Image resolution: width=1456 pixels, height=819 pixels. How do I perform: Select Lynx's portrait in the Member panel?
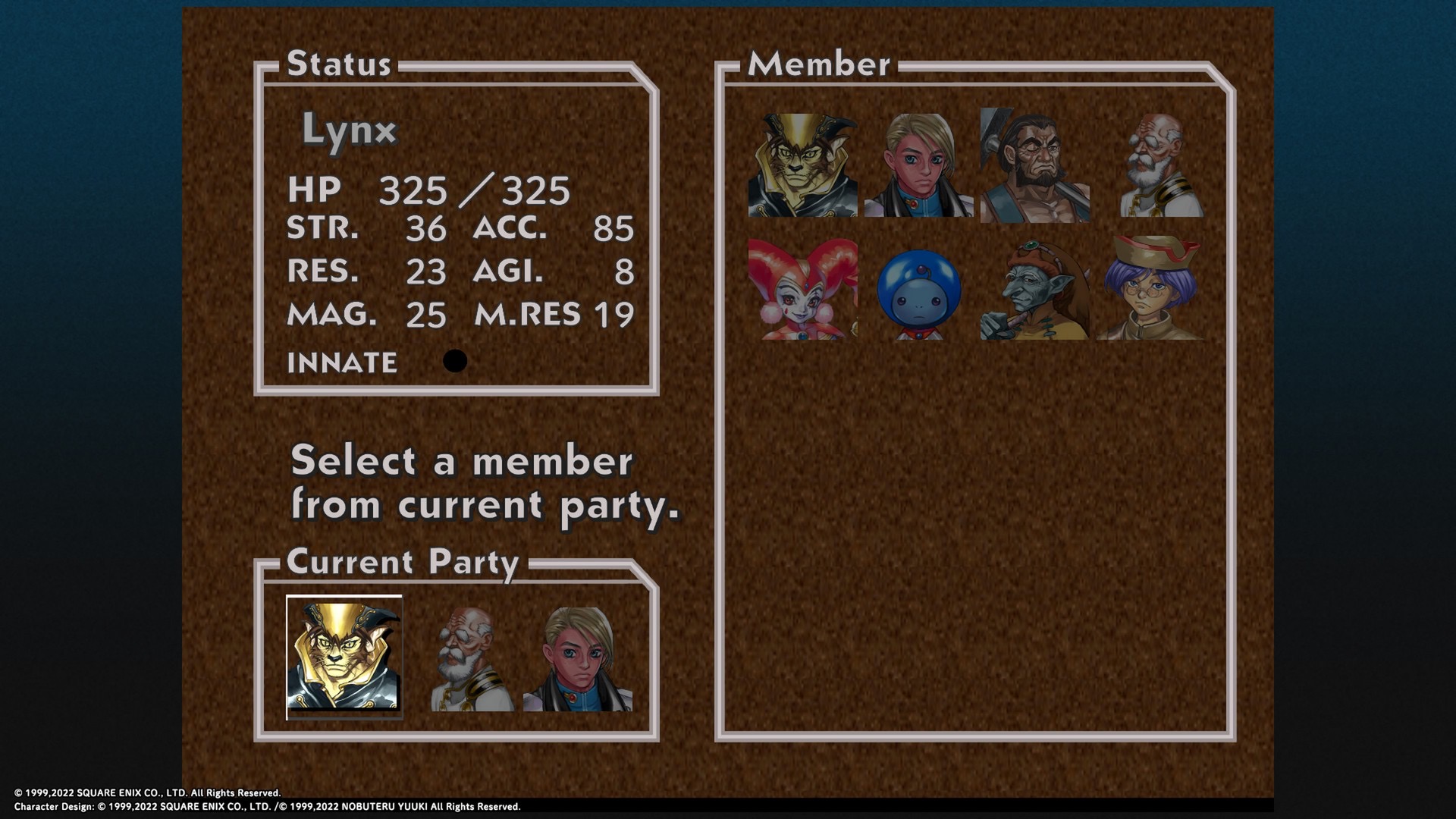(802, 165)
